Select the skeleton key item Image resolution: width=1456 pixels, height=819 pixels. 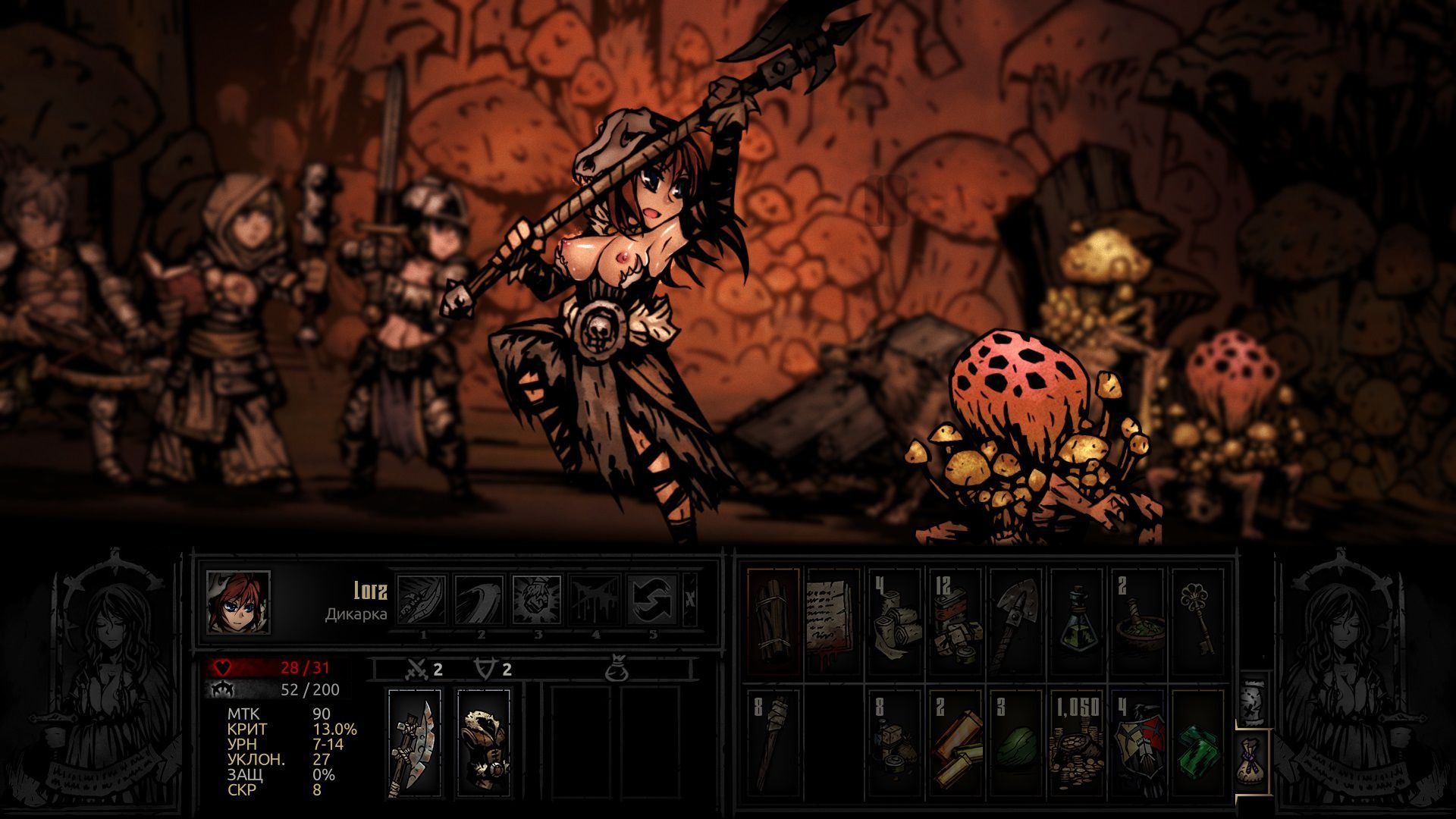(x=1198, y=621)
